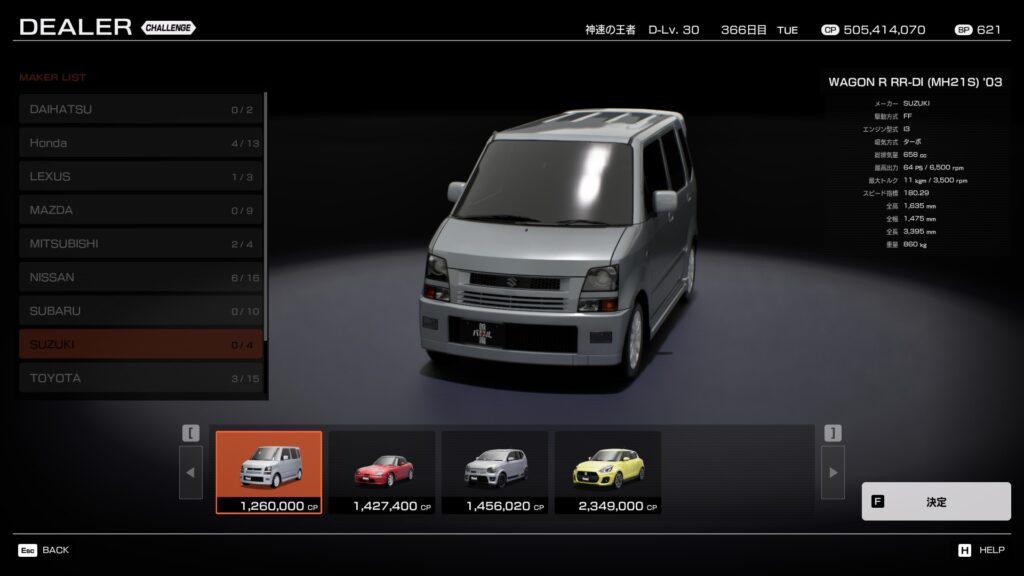Click the highlighted SUZUKI maker entry
This screenshot has height=576, width=1024.
pos(140,344)
